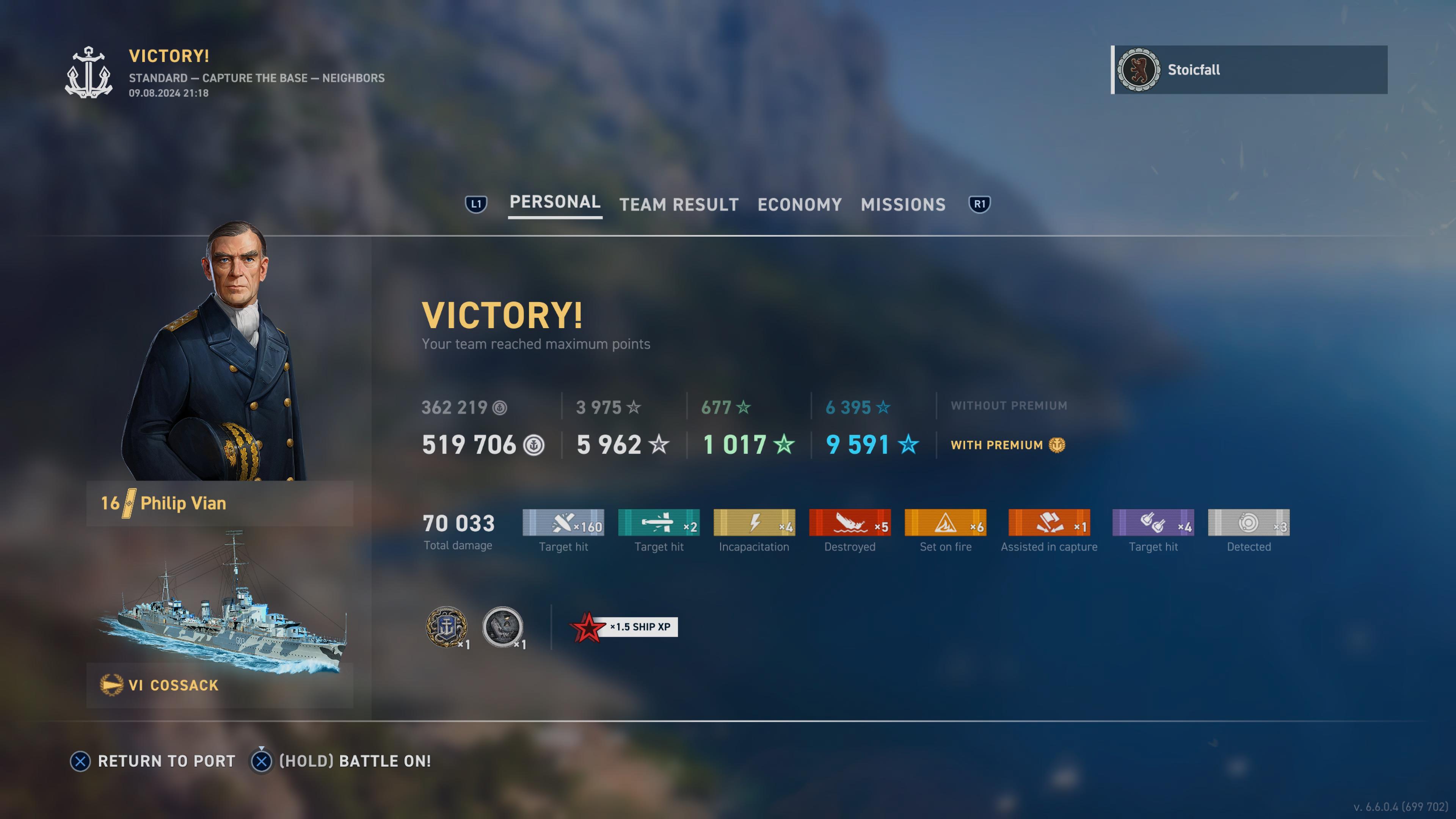Image resolution: width=1456 pixels, height=819 pixels.
Task: View the x160 Target hit ribbon
Action: tap(563, 523)
